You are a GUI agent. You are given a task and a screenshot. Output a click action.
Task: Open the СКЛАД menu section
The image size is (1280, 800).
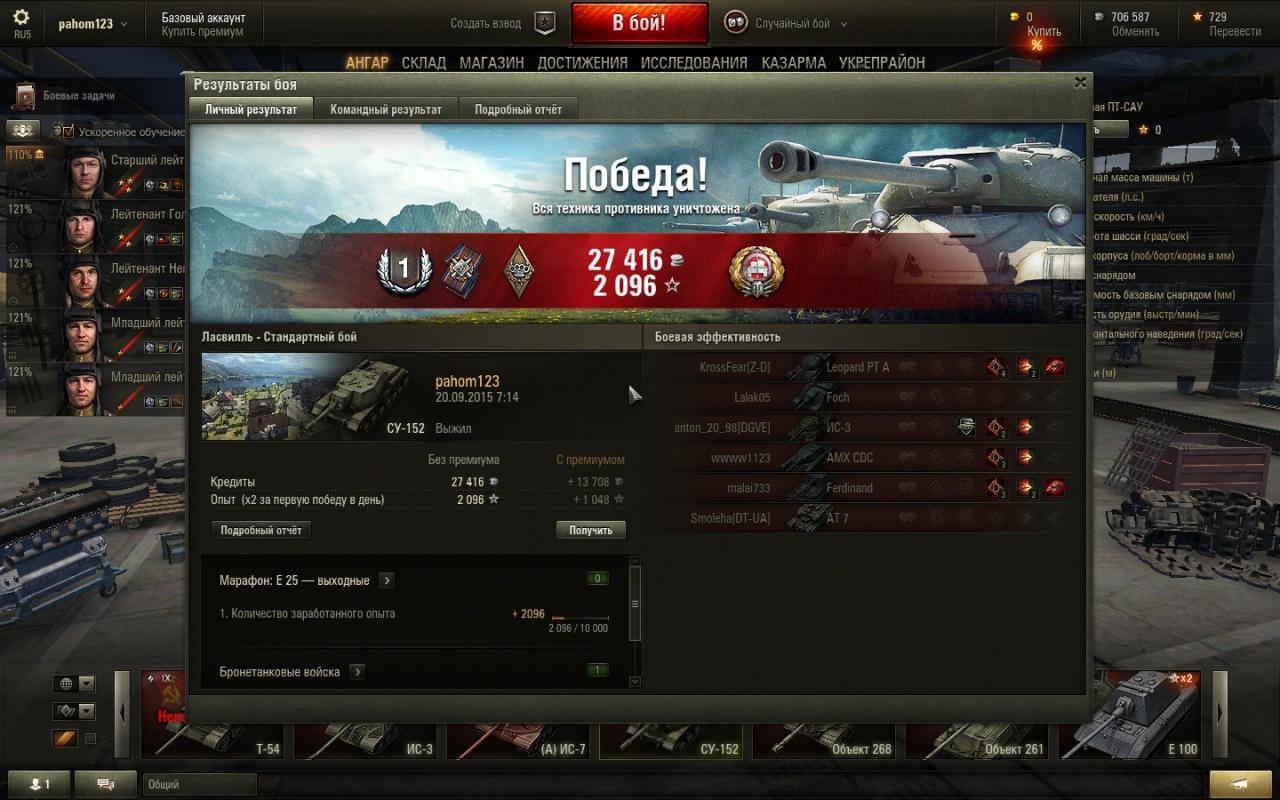[424, 62]
